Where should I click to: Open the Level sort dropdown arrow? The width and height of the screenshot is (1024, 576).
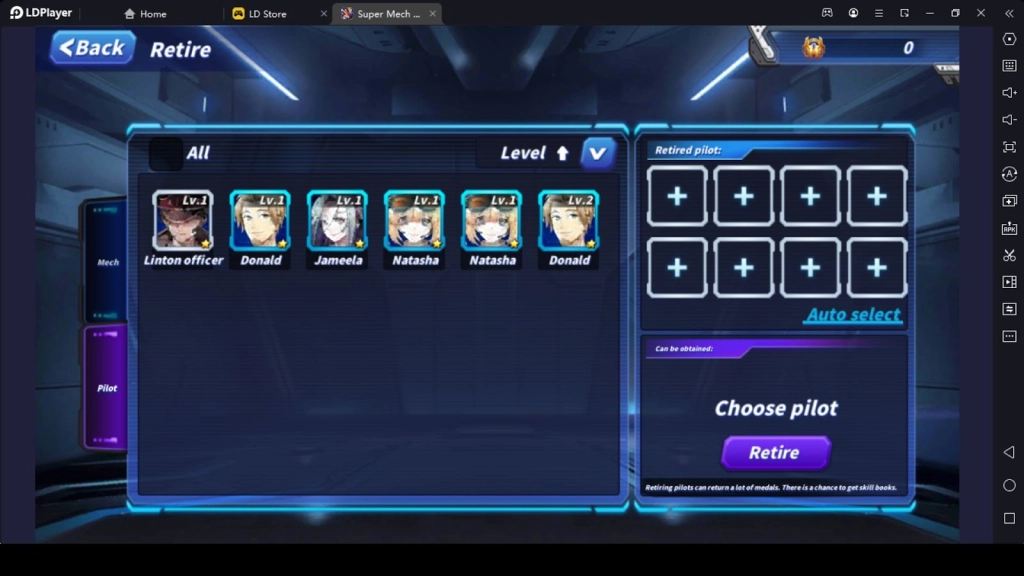coord(598,153)
